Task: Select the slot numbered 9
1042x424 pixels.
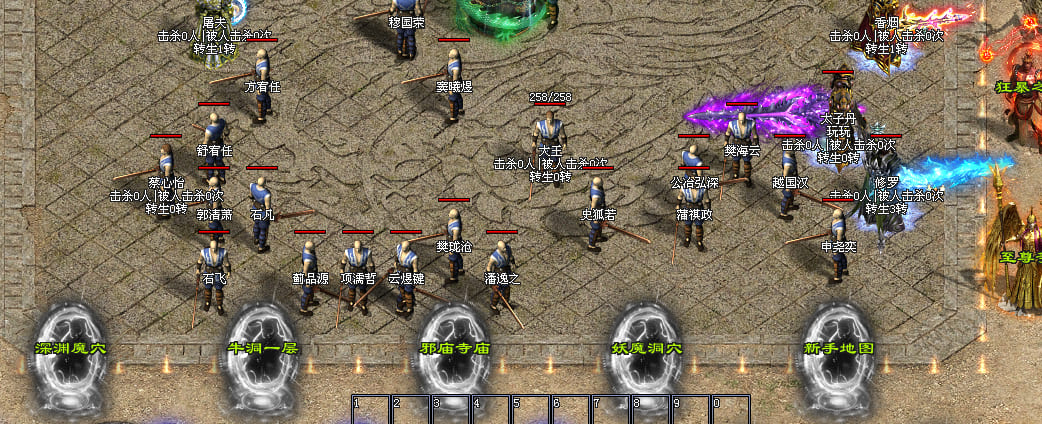Action: (691, 410)
